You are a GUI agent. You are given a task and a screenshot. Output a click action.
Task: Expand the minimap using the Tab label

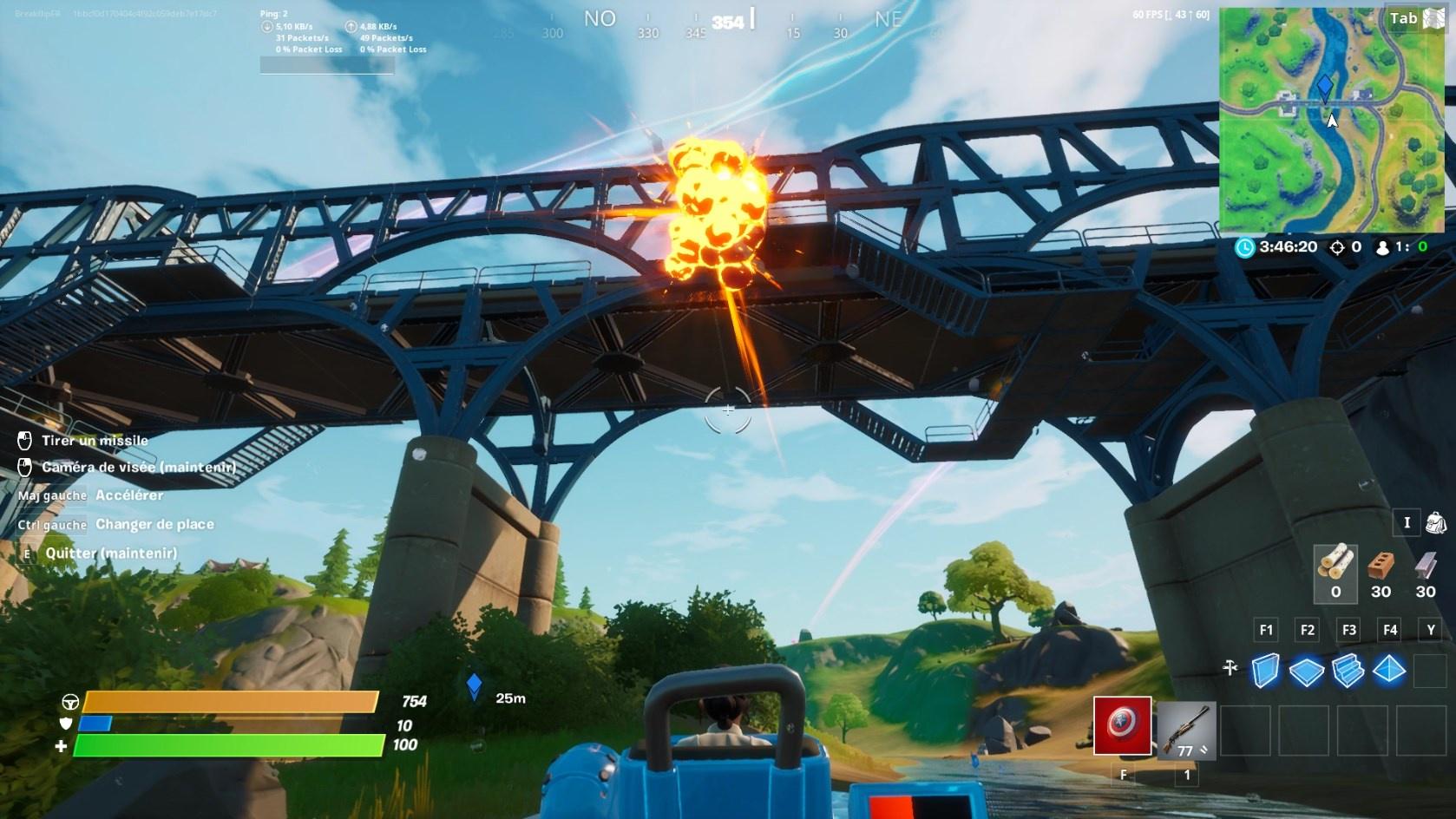tap(1402, 17)
